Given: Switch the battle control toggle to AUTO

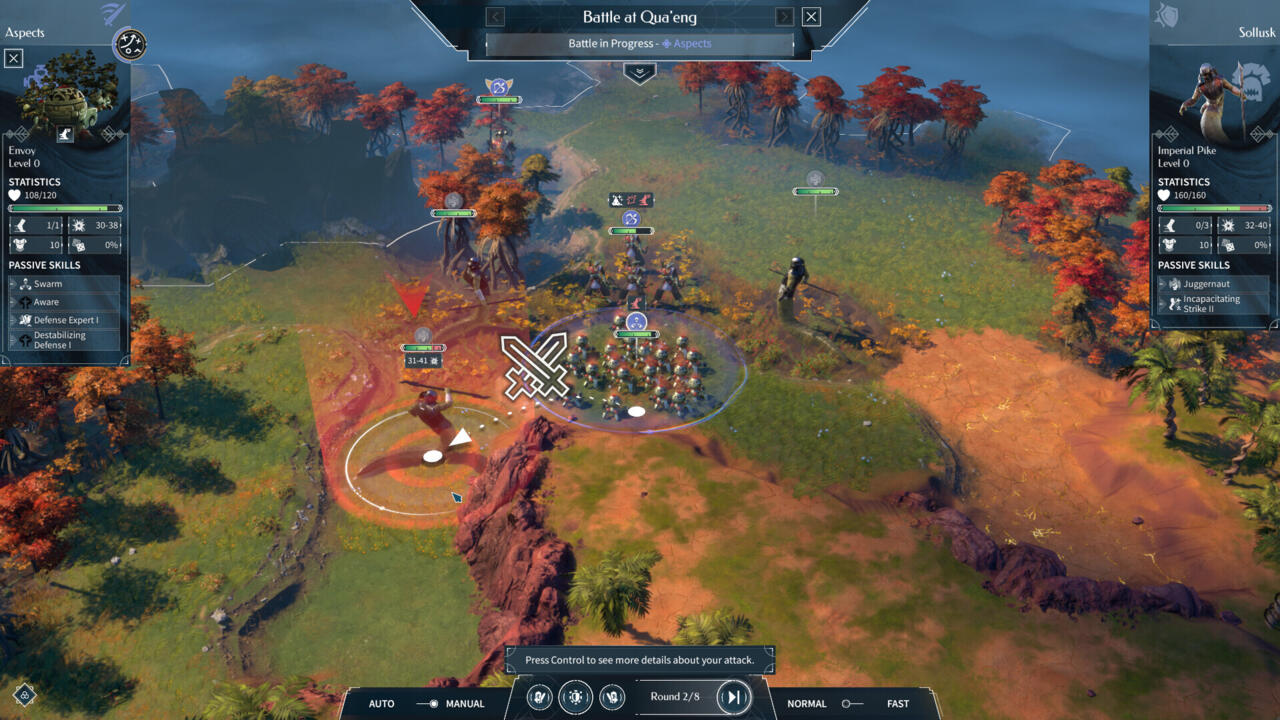Looking at the screenshot, I should pyautogui.click(x=381, y=703).
